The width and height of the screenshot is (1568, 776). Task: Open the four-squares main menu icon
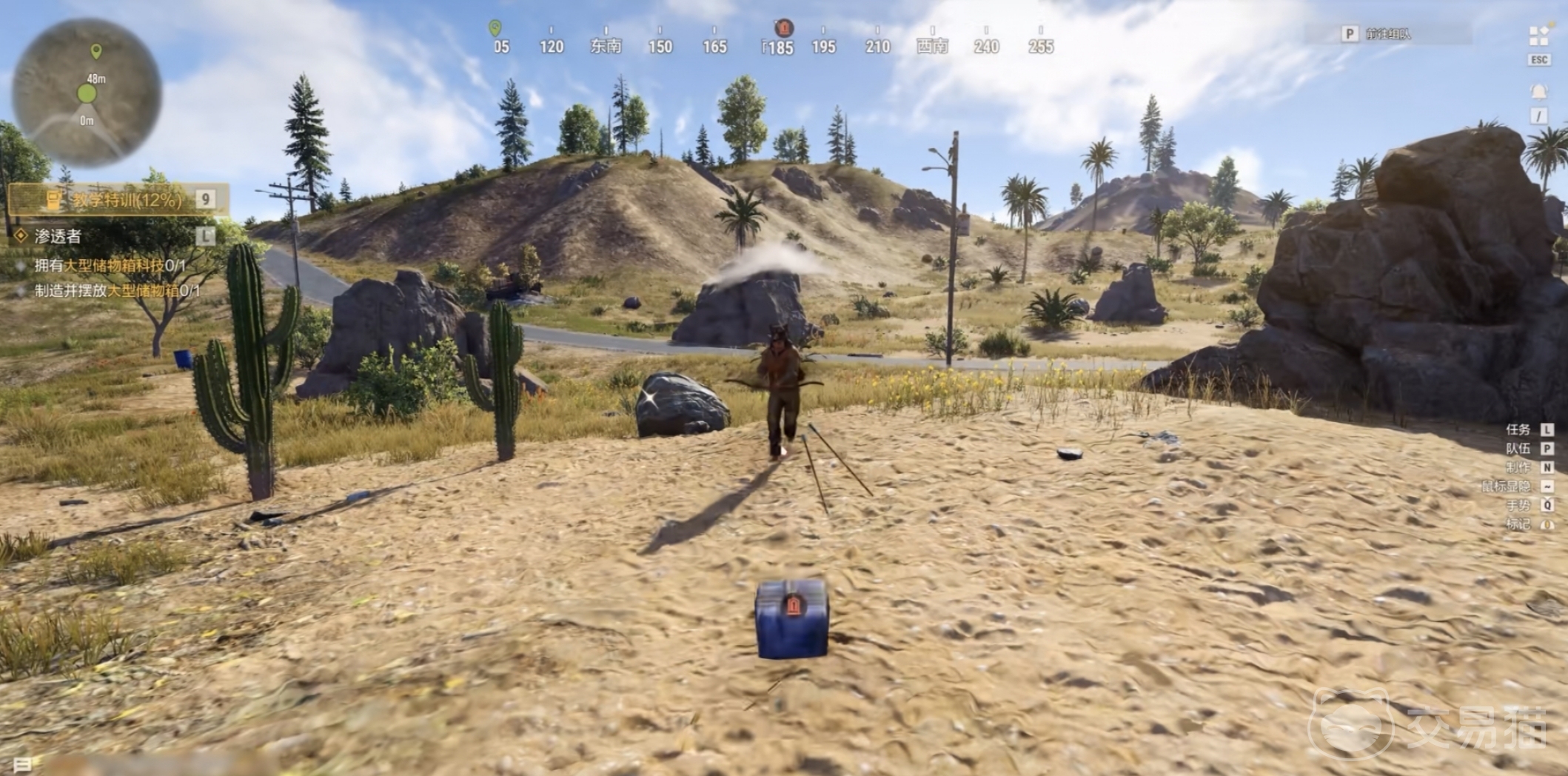(1538, 35)
